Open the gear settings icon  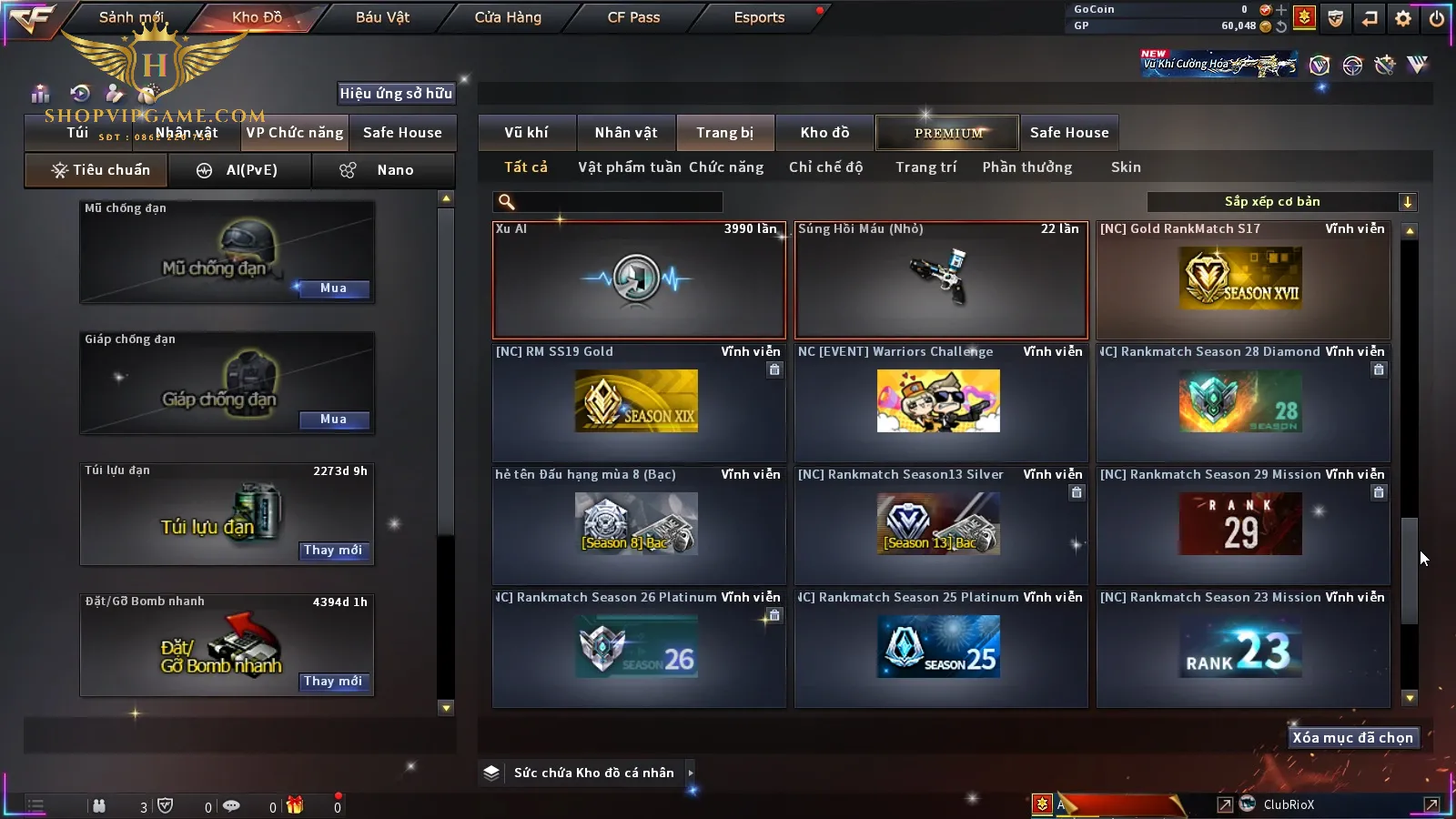click(1403, 18)
